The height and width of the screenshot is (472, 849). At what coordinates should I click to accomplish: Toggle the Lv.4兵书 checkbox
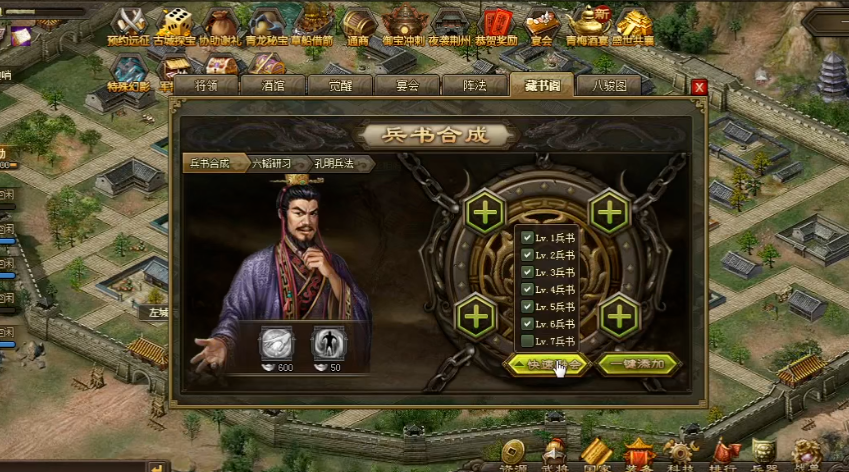(527, 289)
